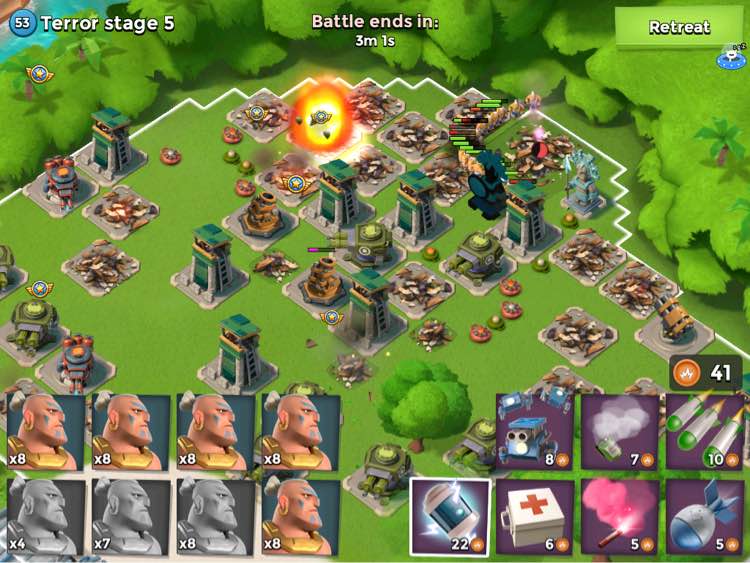Select the Shock Bomb ability costing 22
The width and height of the screenshot is (750, 563).
point(450,516)
